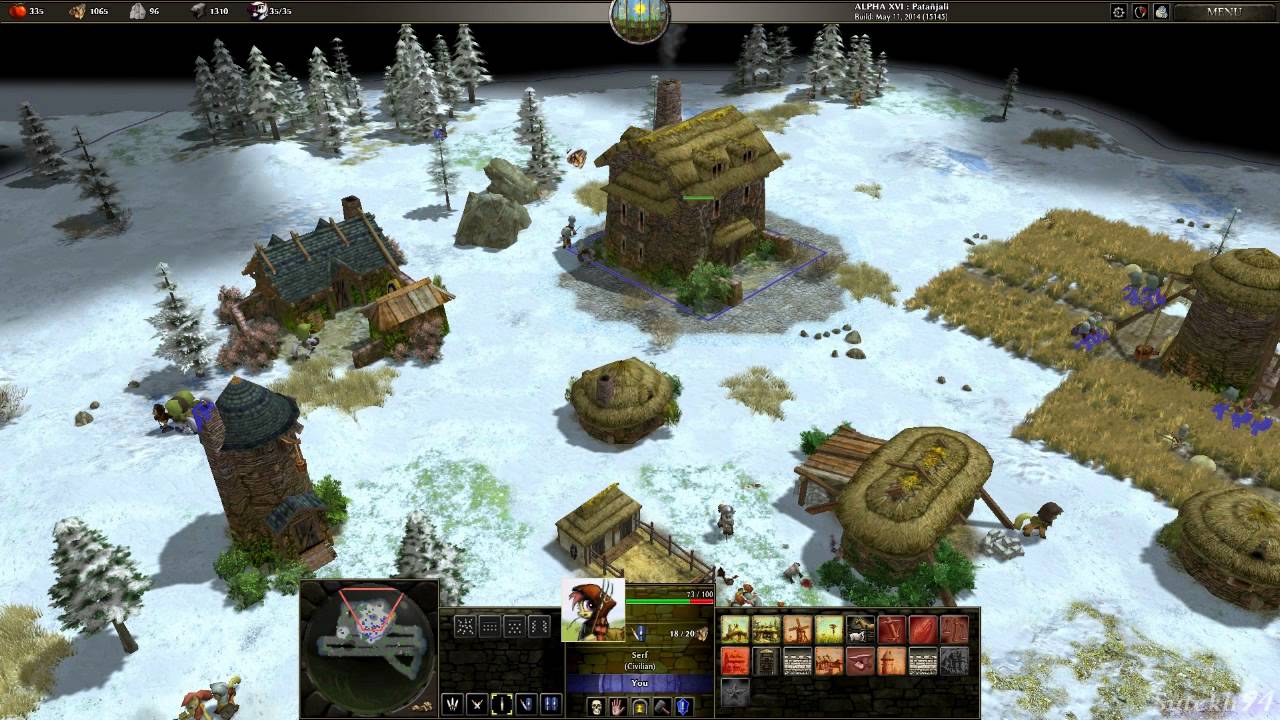Select the blue shield guard command
The height and width of the screenshot is (720, 1280).
point(684,706)
